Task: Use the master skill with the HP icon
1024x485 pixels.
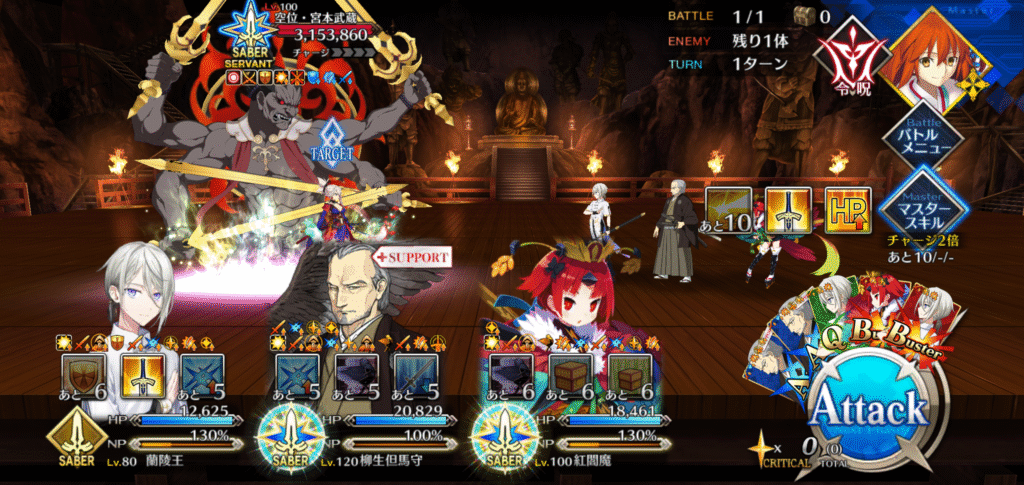Action: click(848, 211)
